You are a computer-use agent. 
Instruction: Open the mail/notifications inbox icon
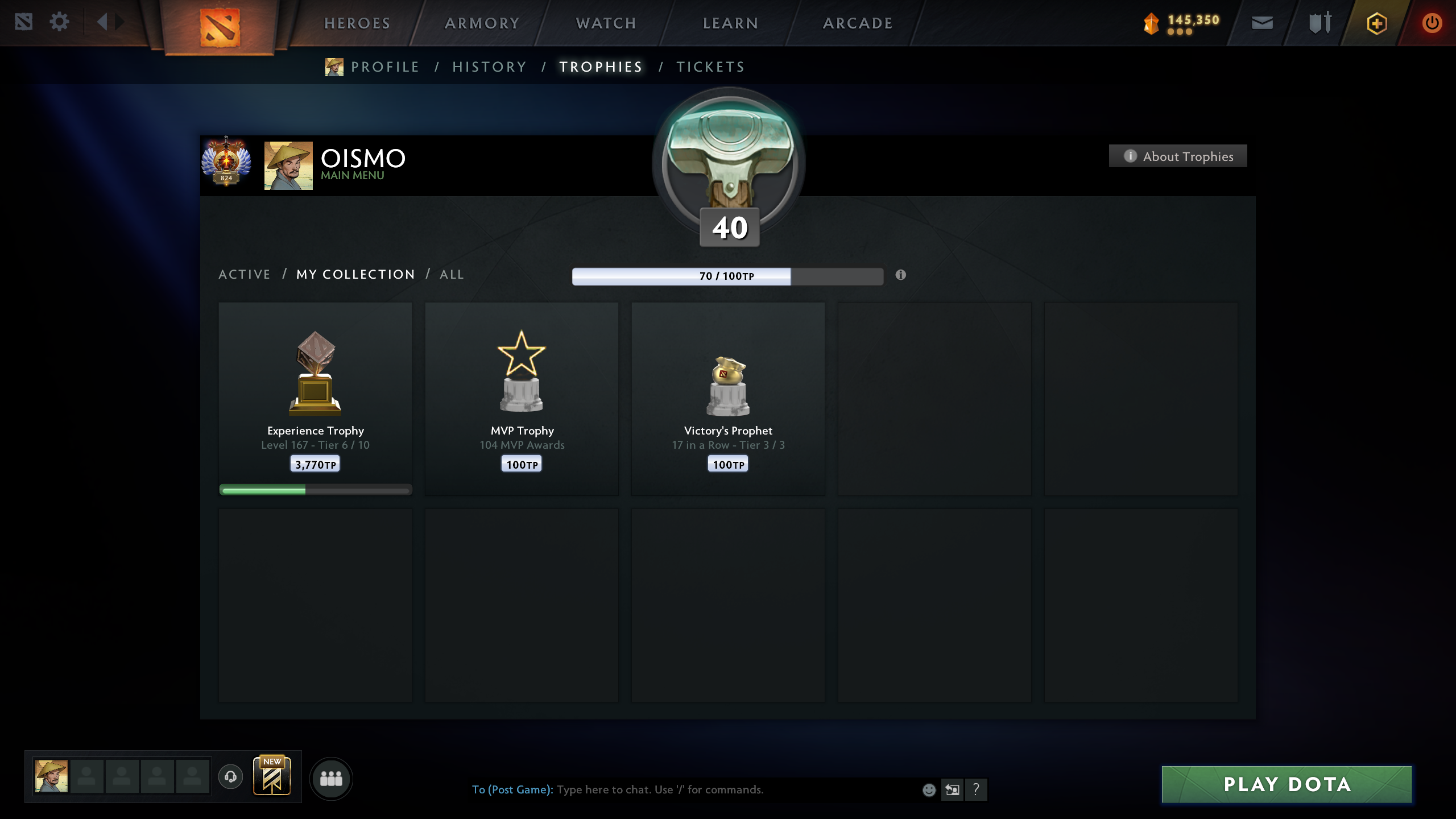1262,23
